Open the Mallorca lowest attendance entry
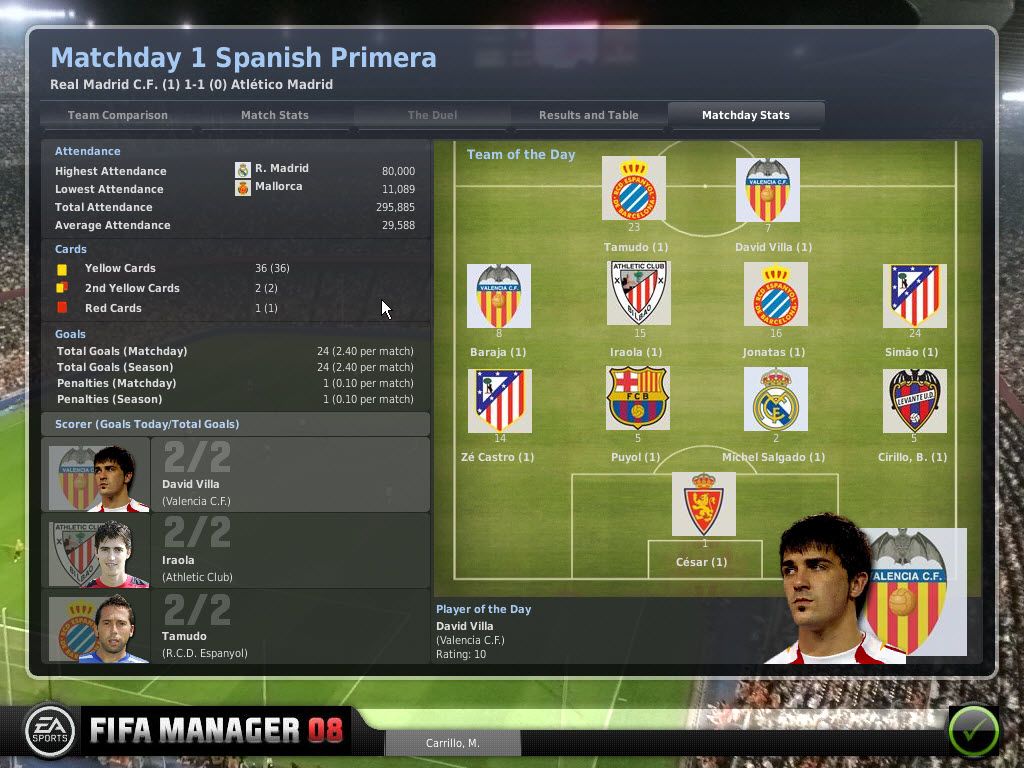The height and width of the screenshot is (768, 1024). [x=278, y=187]
